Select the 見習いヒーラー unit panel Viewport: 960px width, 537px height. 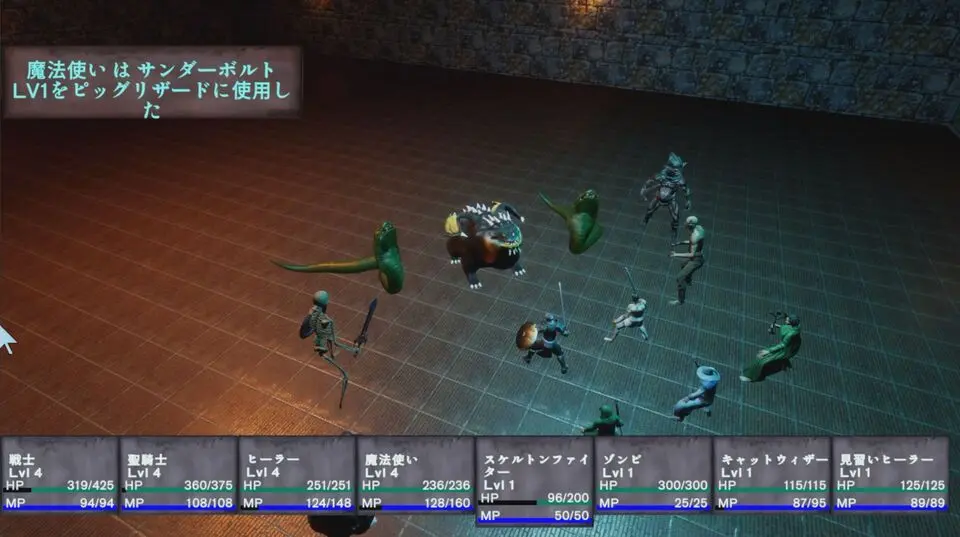pyautogui.click(x=890, y=475)
